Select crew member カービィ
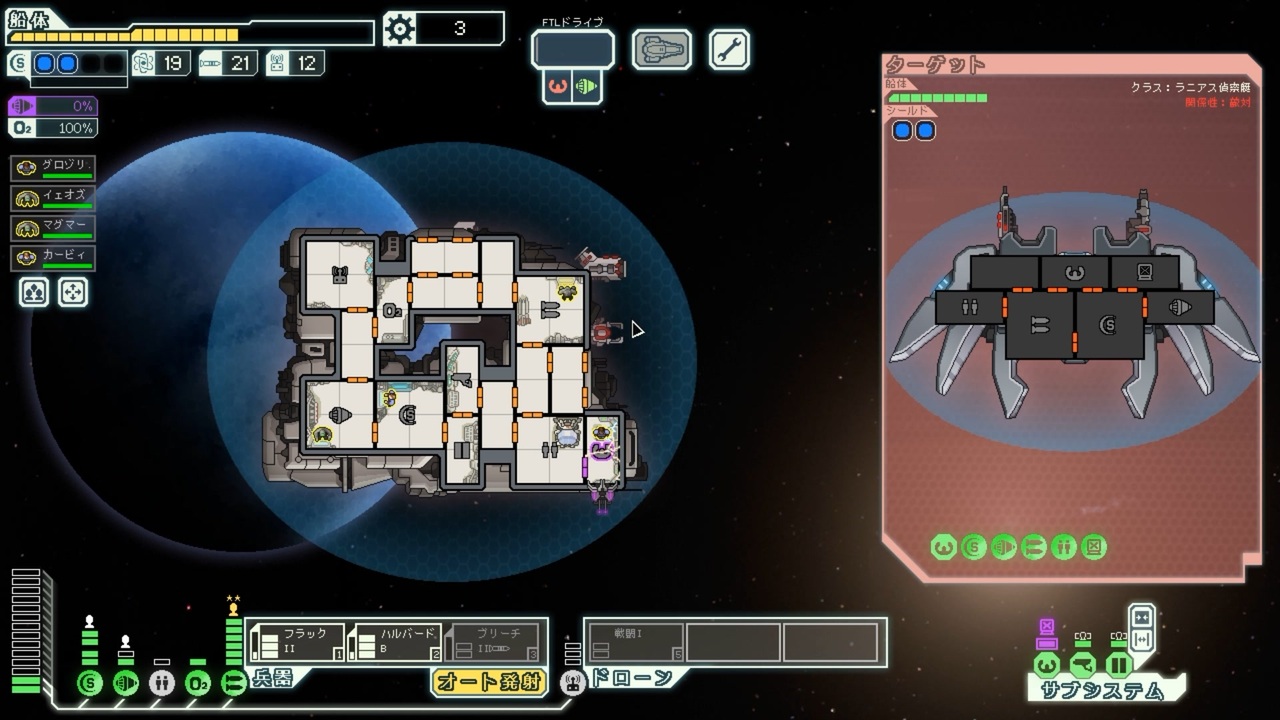This screenshot has width=1280, height=720. tap(54, 258)
